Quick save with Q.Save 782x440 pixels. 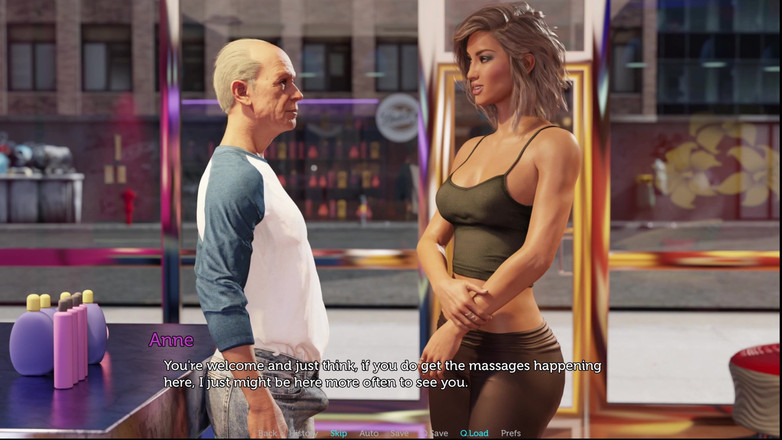coord(435,433)
